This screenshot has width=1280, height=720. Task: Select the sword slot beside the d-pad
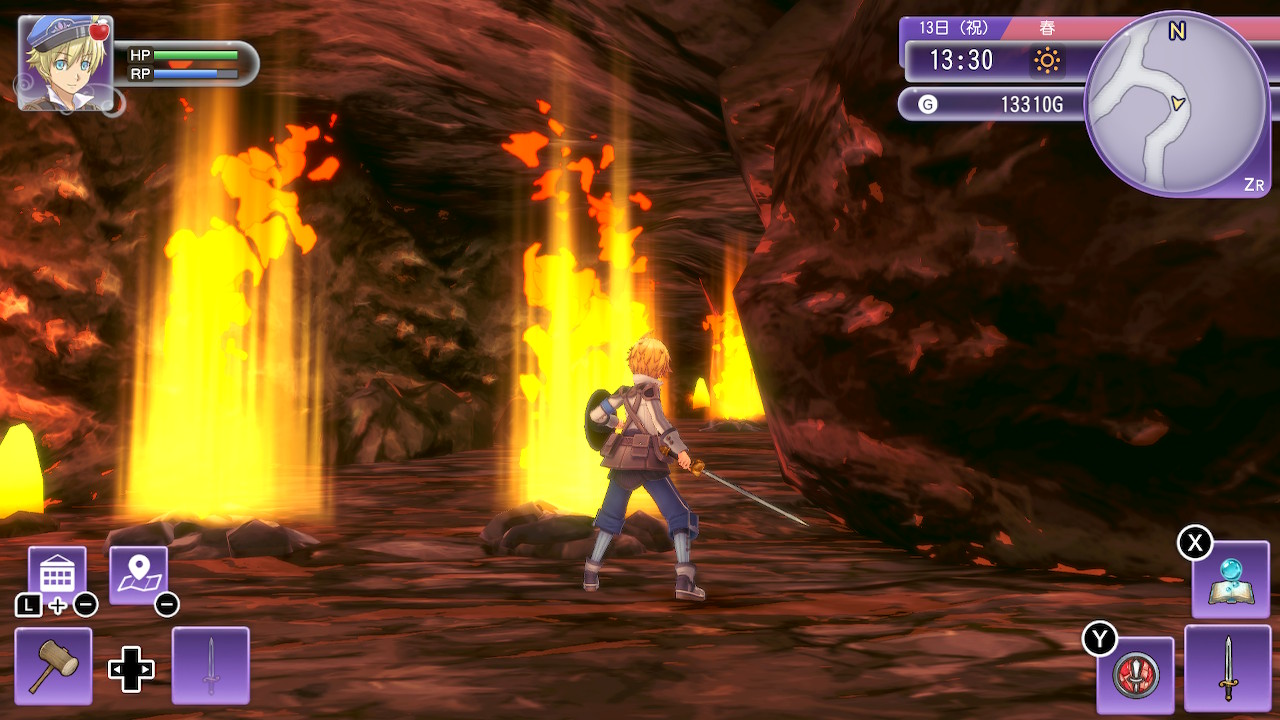pyautogui.click(x=210, y=665)
